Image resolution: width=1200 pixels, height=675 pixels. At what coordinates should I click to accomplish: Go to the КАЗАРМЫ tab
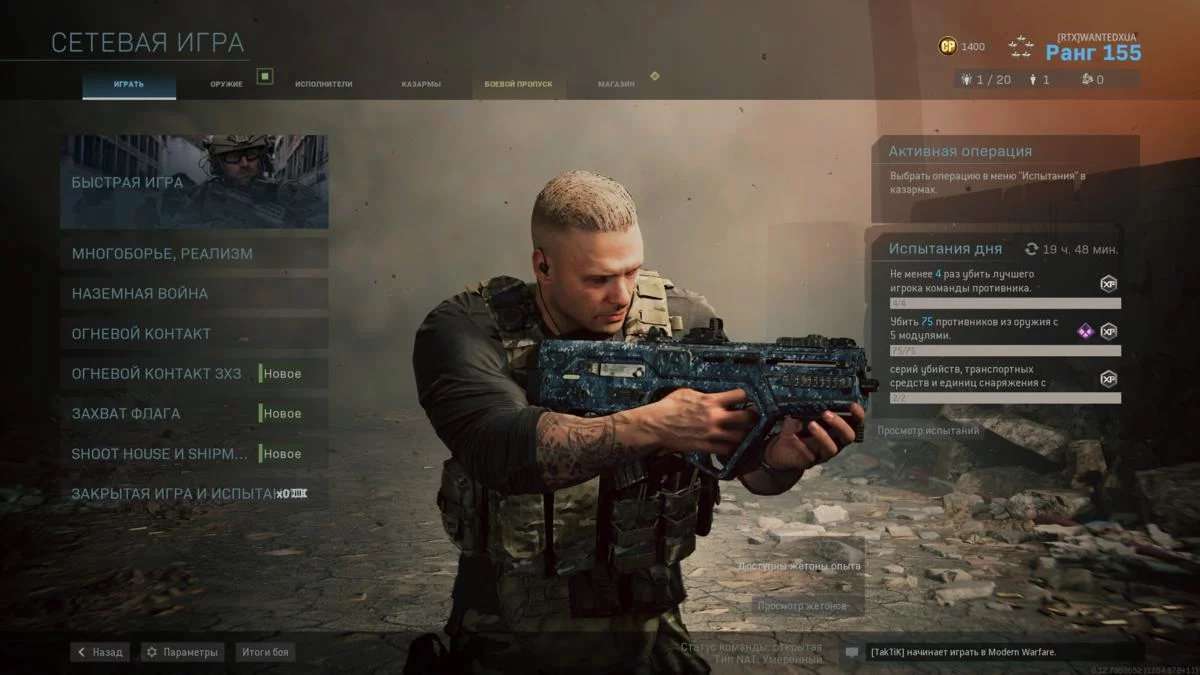pos(421,84)
